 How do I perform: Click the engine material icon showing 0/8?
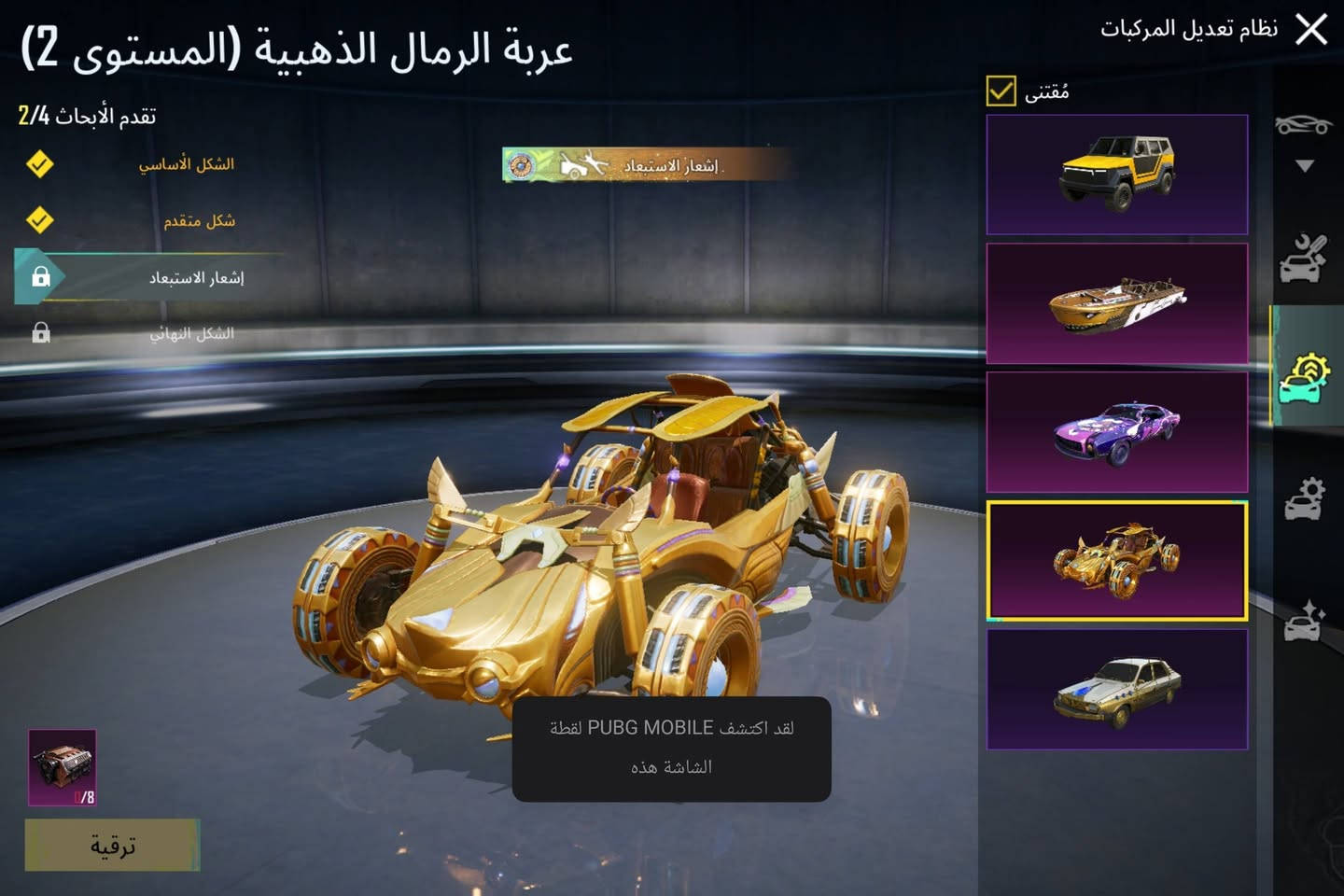coord(63,767)
